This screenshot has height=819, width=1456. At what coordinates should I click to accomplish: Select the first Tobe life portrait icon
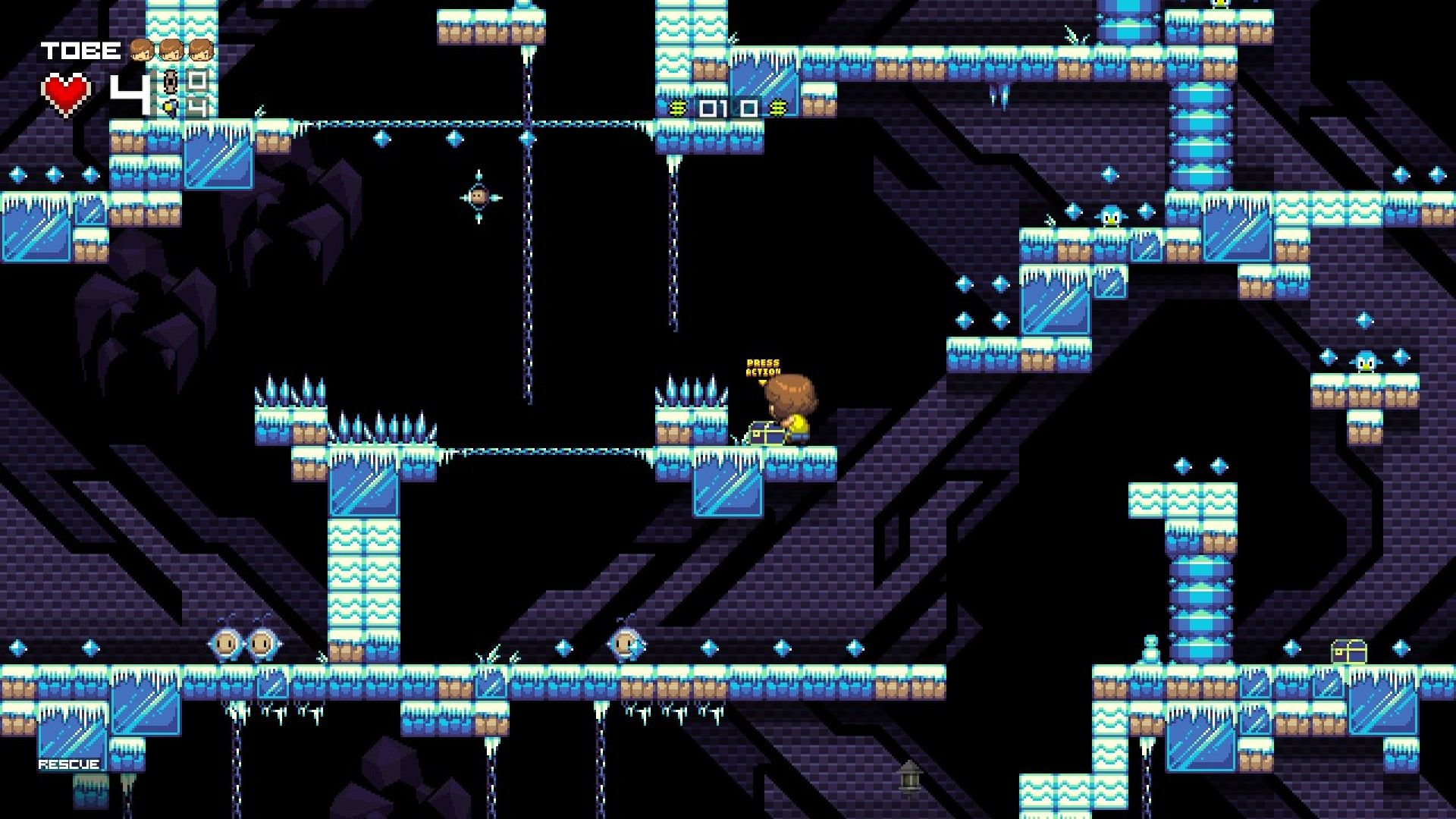click(x=141, y=50)
